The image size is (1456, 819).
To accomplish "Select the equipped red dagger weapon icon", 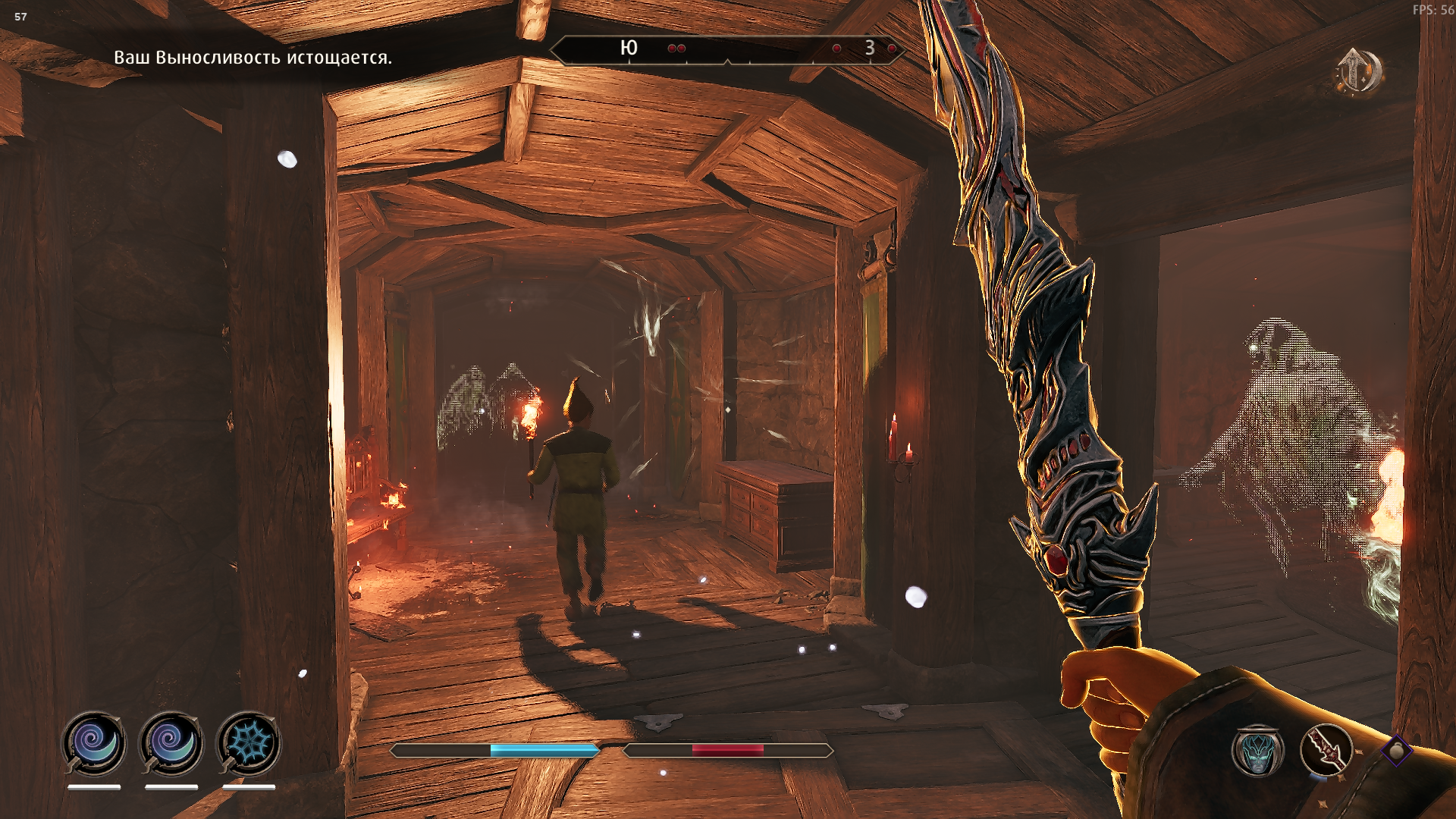I will pos(1326,750).
